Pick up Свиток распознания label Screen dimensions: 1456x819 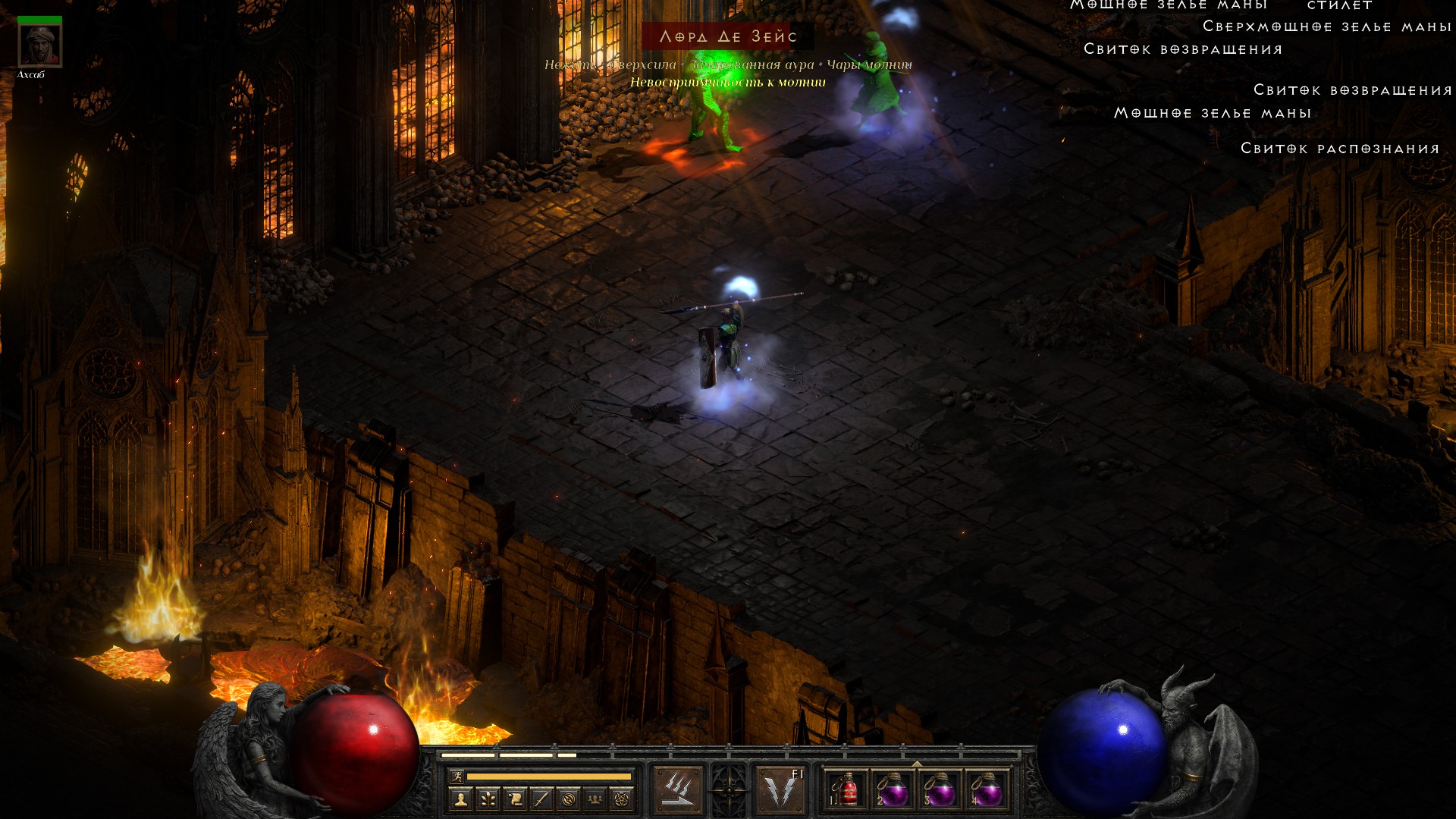[1340, 149]
